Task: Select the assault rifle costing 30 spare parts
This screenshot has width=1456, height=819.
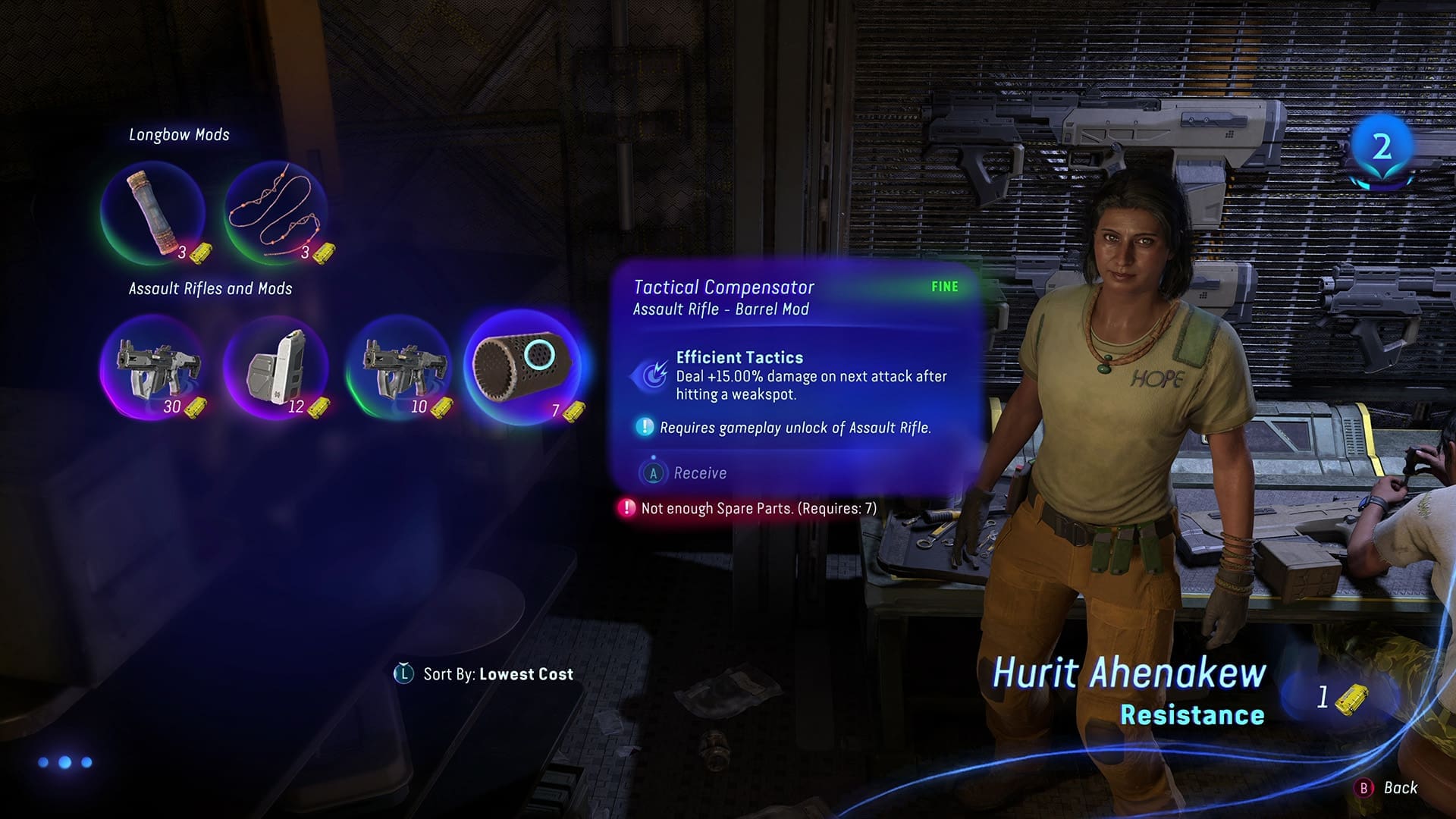Action: click(x=152, y=368)
